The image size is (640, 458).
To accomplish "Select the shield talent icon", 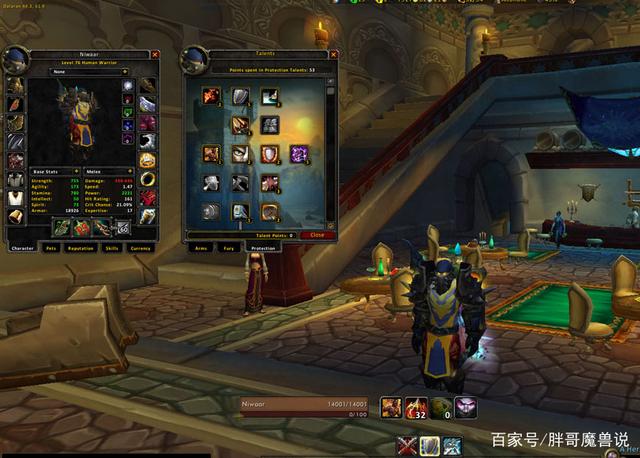I will pyautogui.click(x=270, y=154).
